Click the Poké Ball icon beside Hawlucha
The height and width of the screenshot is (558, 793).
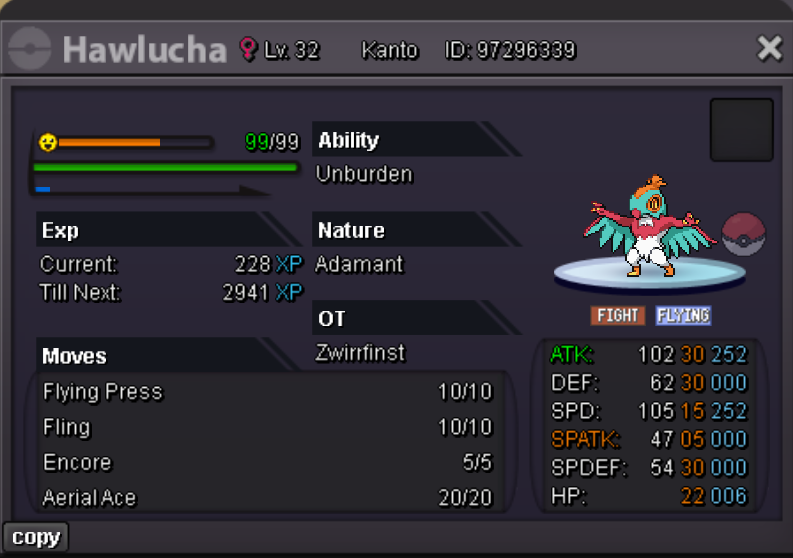point(743,233)
